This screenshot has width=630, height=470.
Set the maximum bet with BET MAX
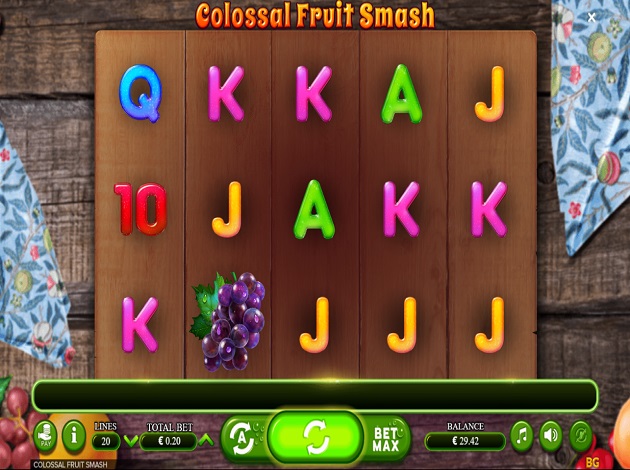click(386, 436)
